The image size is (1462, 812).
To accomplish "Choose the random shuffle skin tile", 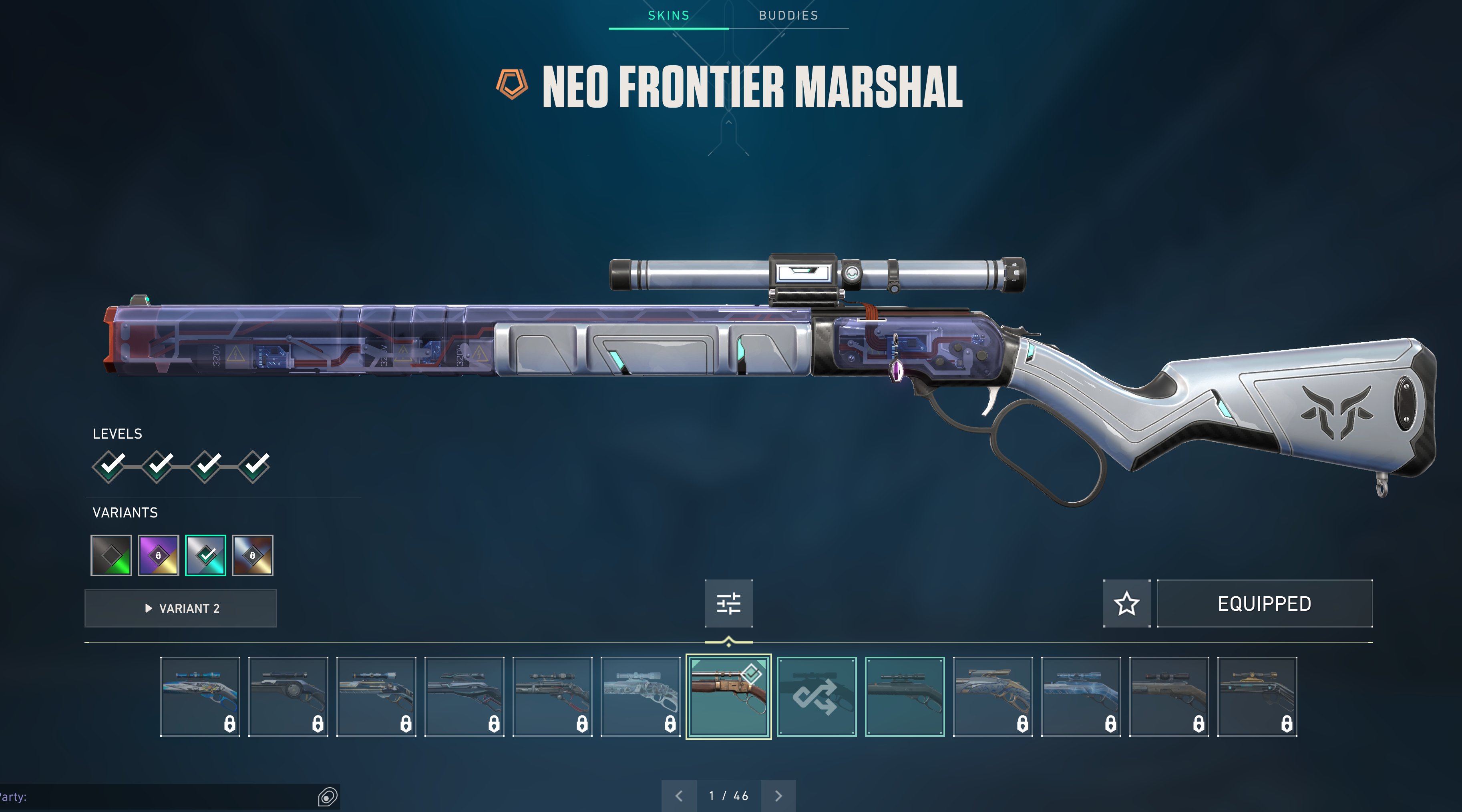I will coord(817,696).
